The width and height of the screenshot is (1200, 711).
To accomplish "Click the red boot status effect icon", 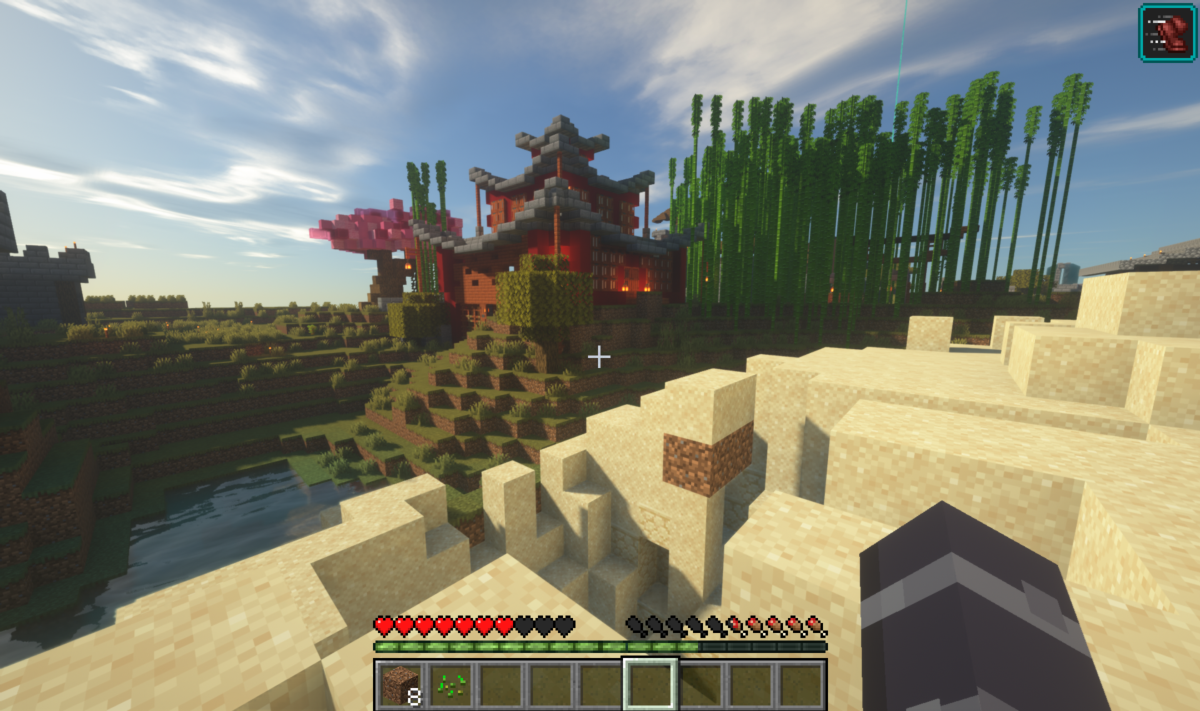I will 1168,32.
